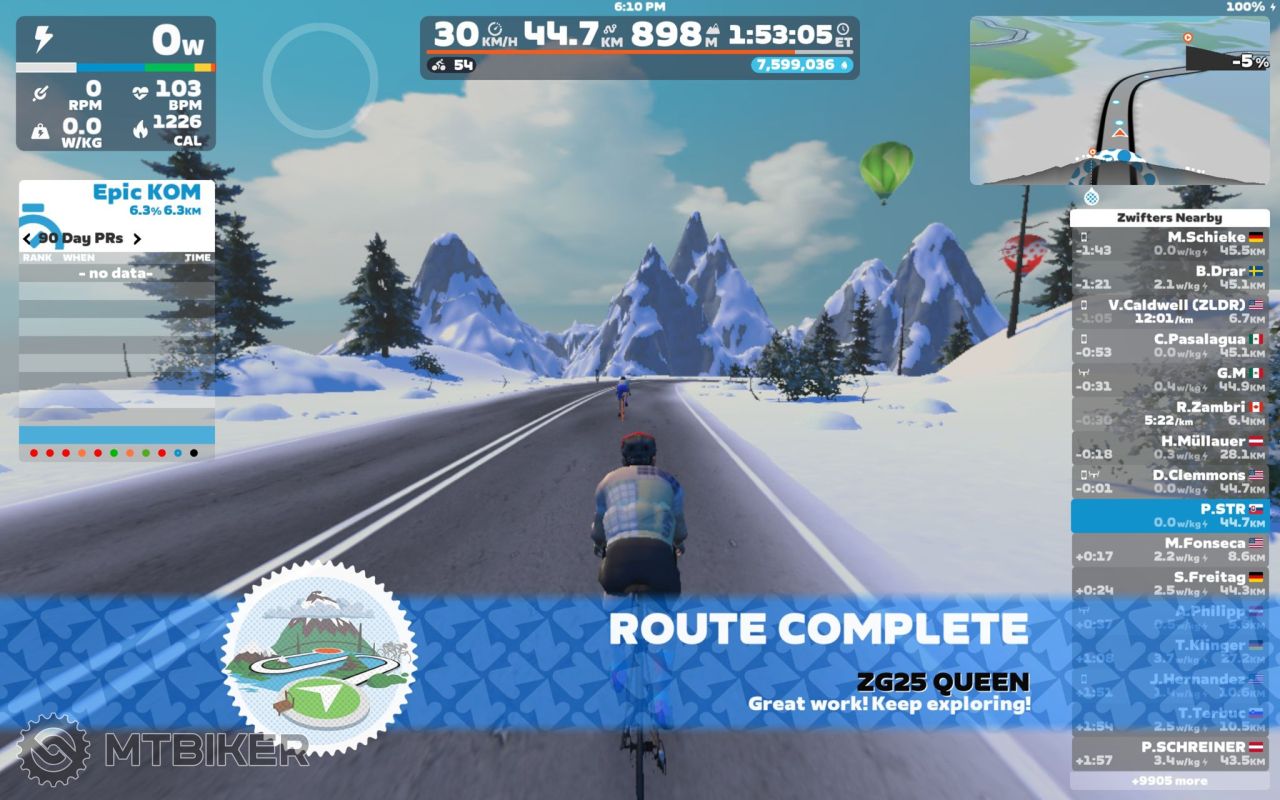1280x800 pixels.
Task: Open the power-up ring slot
Action: (x=320, y=78)
